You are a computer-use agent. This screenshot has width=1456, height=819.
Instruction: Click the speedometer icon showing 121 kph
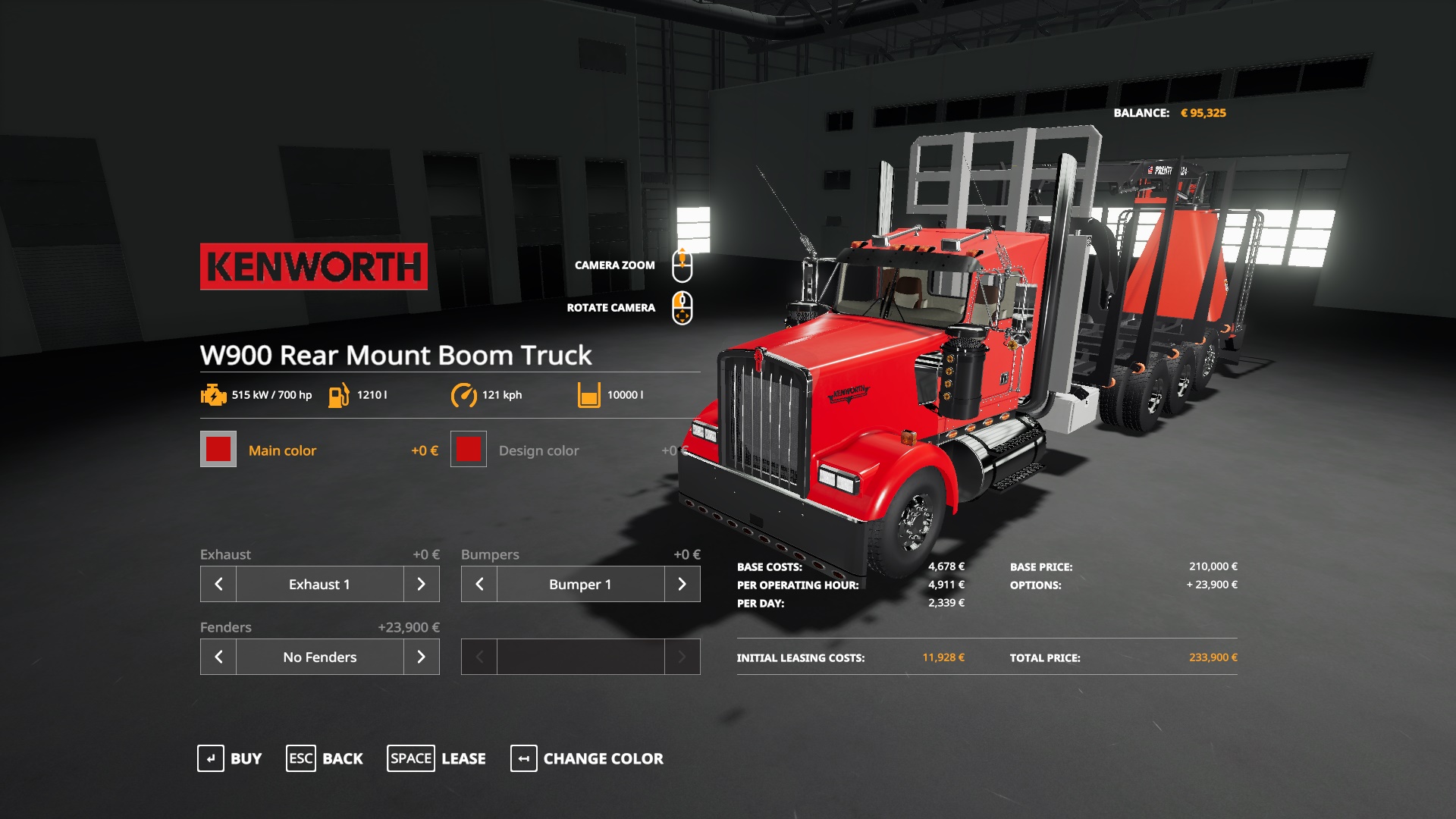pos(465,394)
